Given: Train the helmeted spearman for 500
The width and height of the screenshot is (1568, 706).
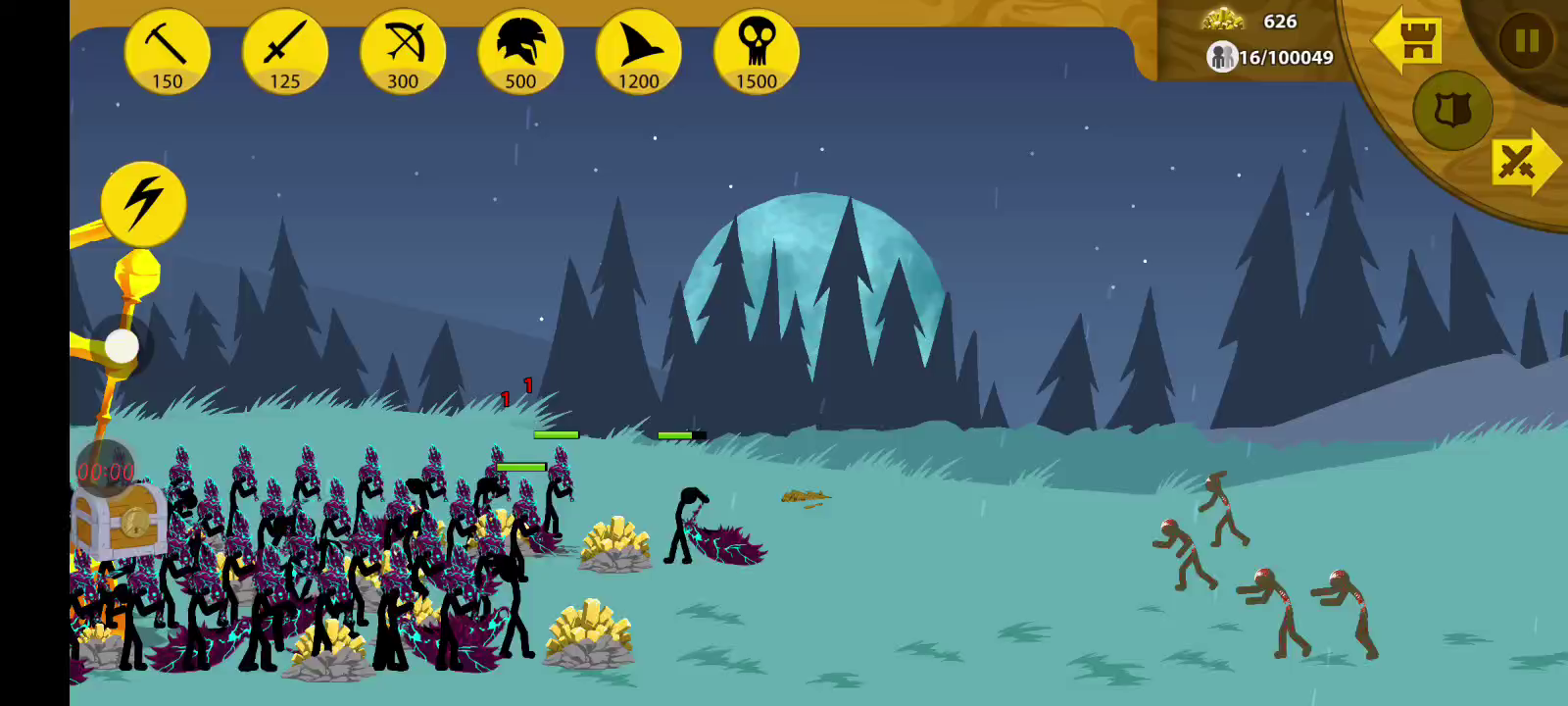Looking at the screenshot, I should coord(520,52).
